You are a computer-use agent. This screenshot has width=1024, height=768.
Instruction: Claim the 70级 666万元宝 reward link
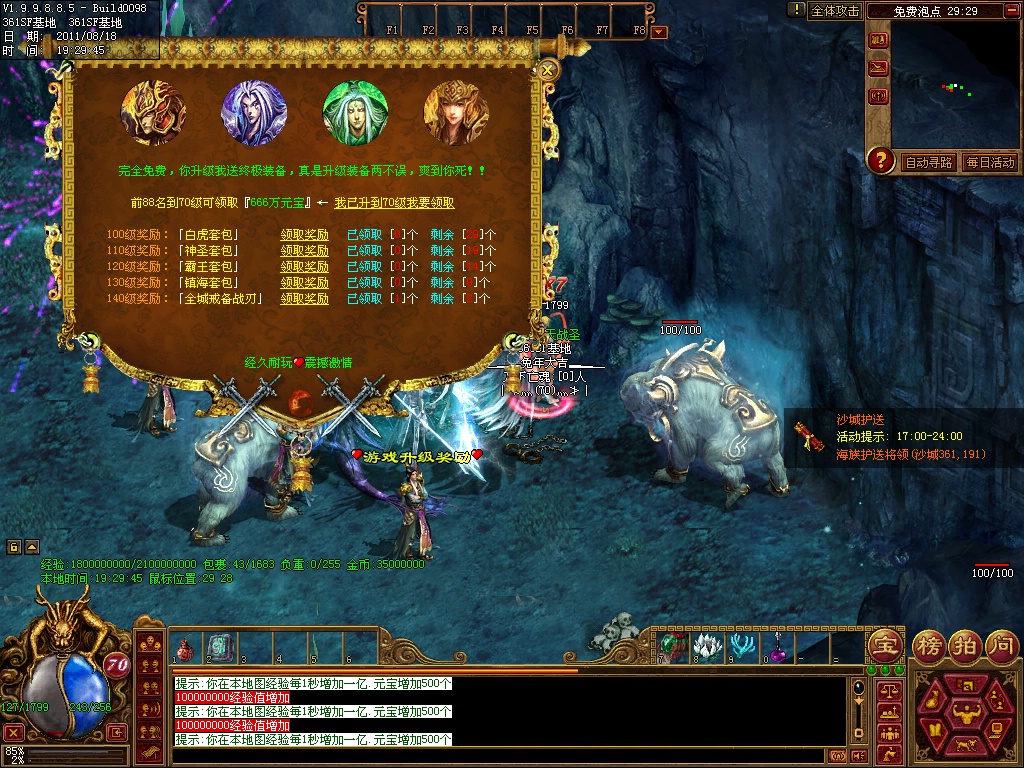click(x=394, y=203)
